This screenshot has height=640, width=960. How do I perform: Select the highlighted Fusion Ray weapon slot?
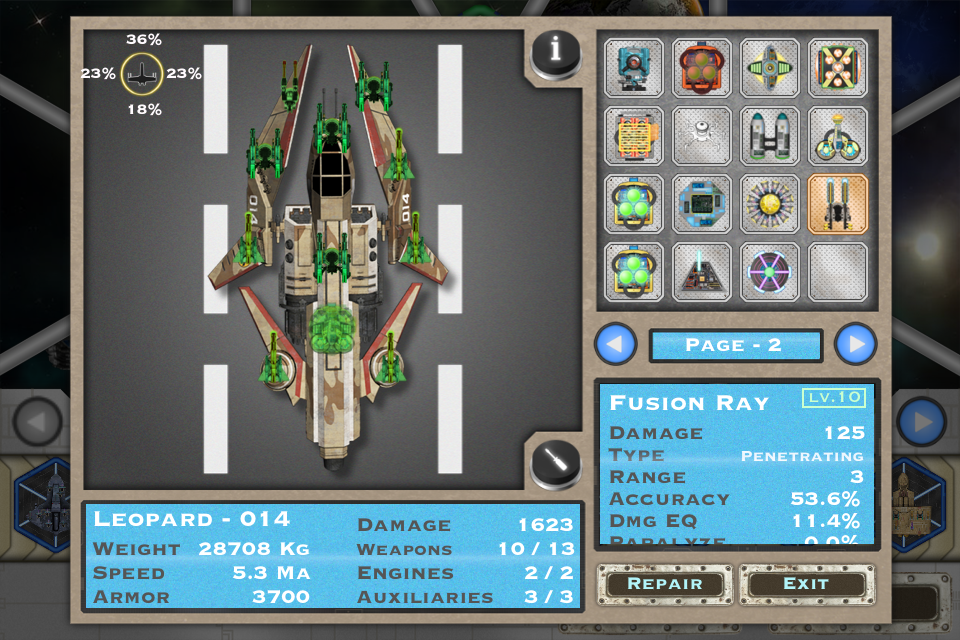coord(838,204)
